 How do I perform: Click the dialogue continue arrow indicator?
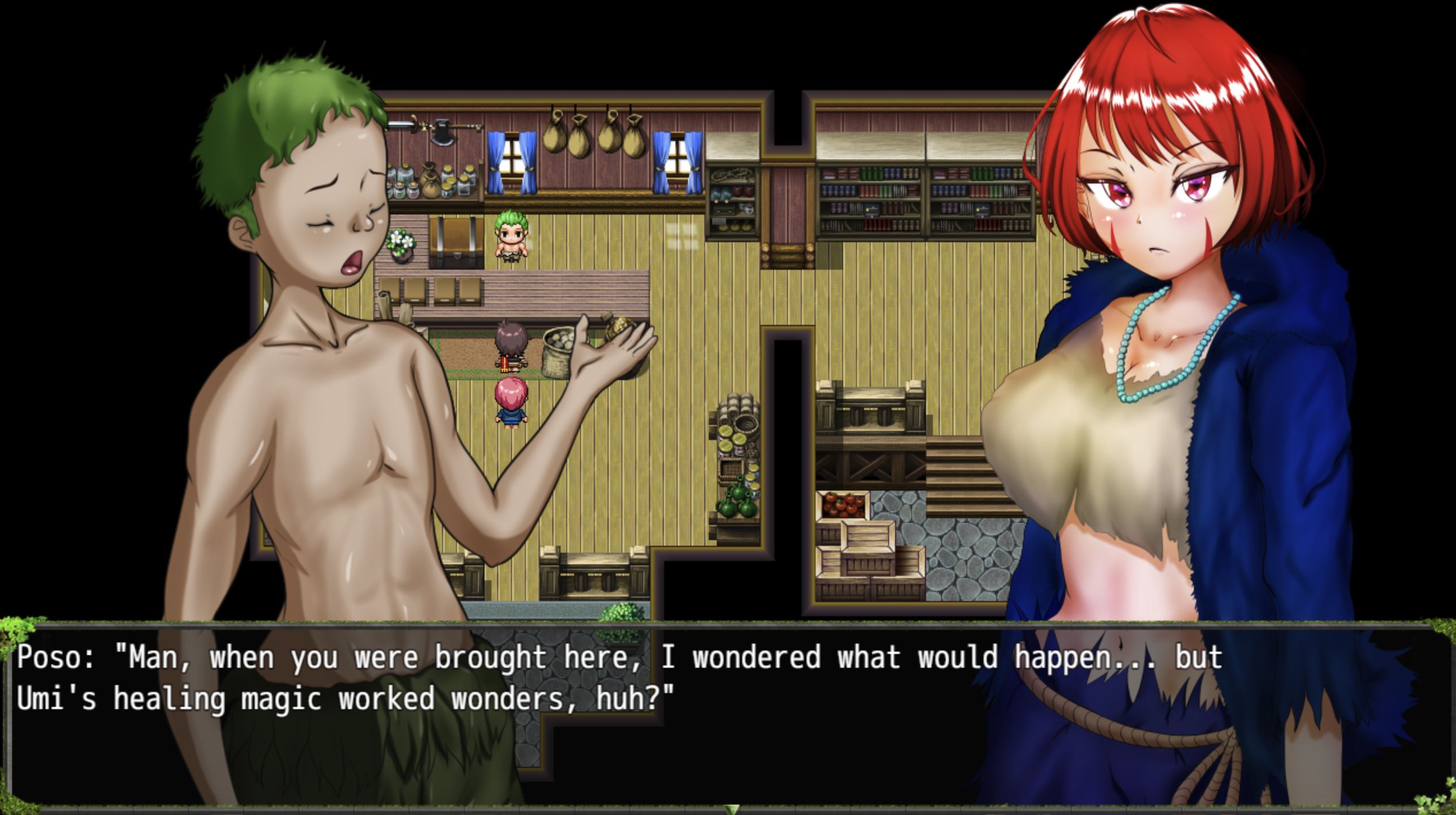[x=731, y=809]
